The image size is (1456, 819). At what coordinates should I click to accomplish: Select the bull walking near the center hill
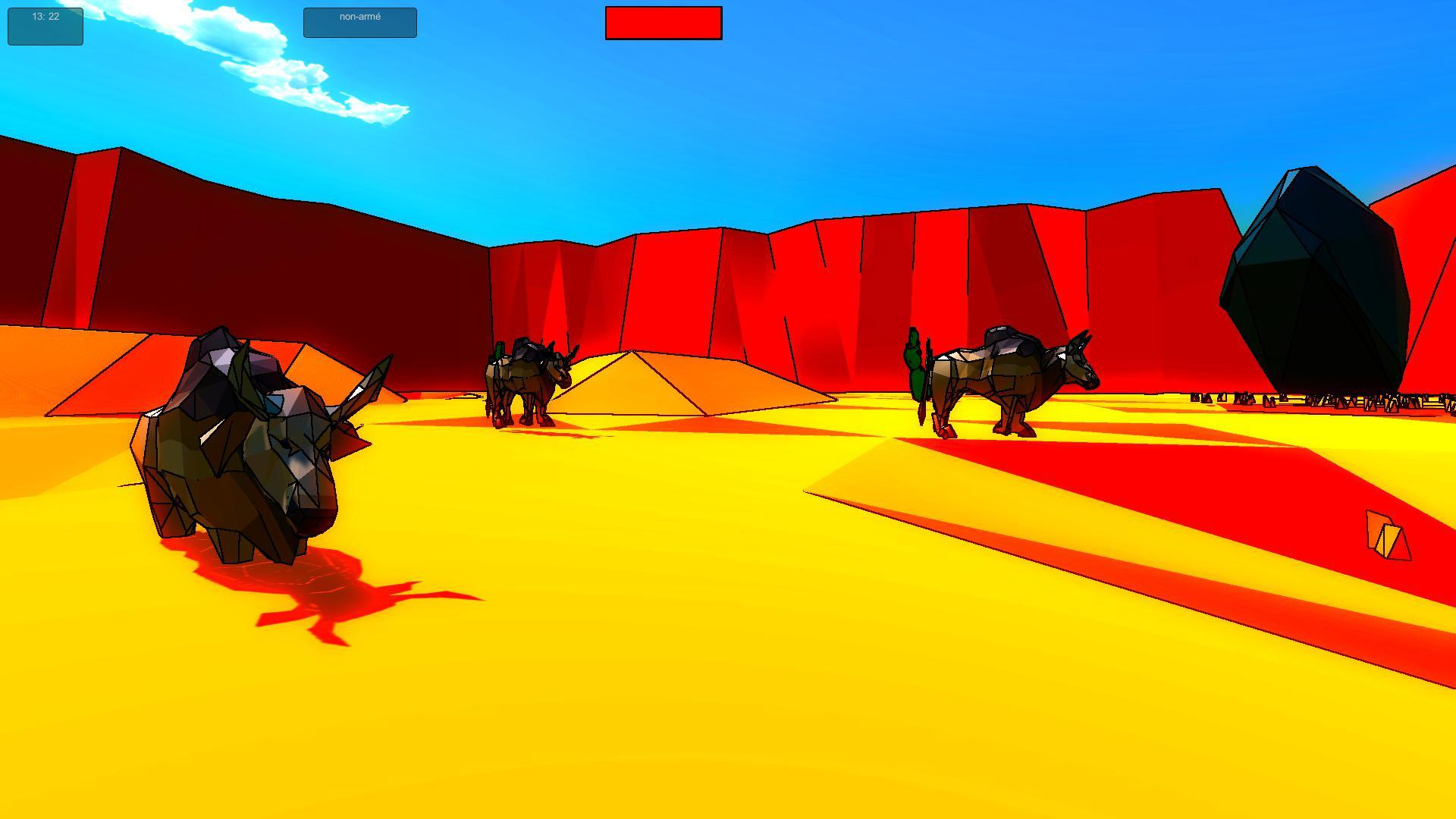[x=527, y=379]
